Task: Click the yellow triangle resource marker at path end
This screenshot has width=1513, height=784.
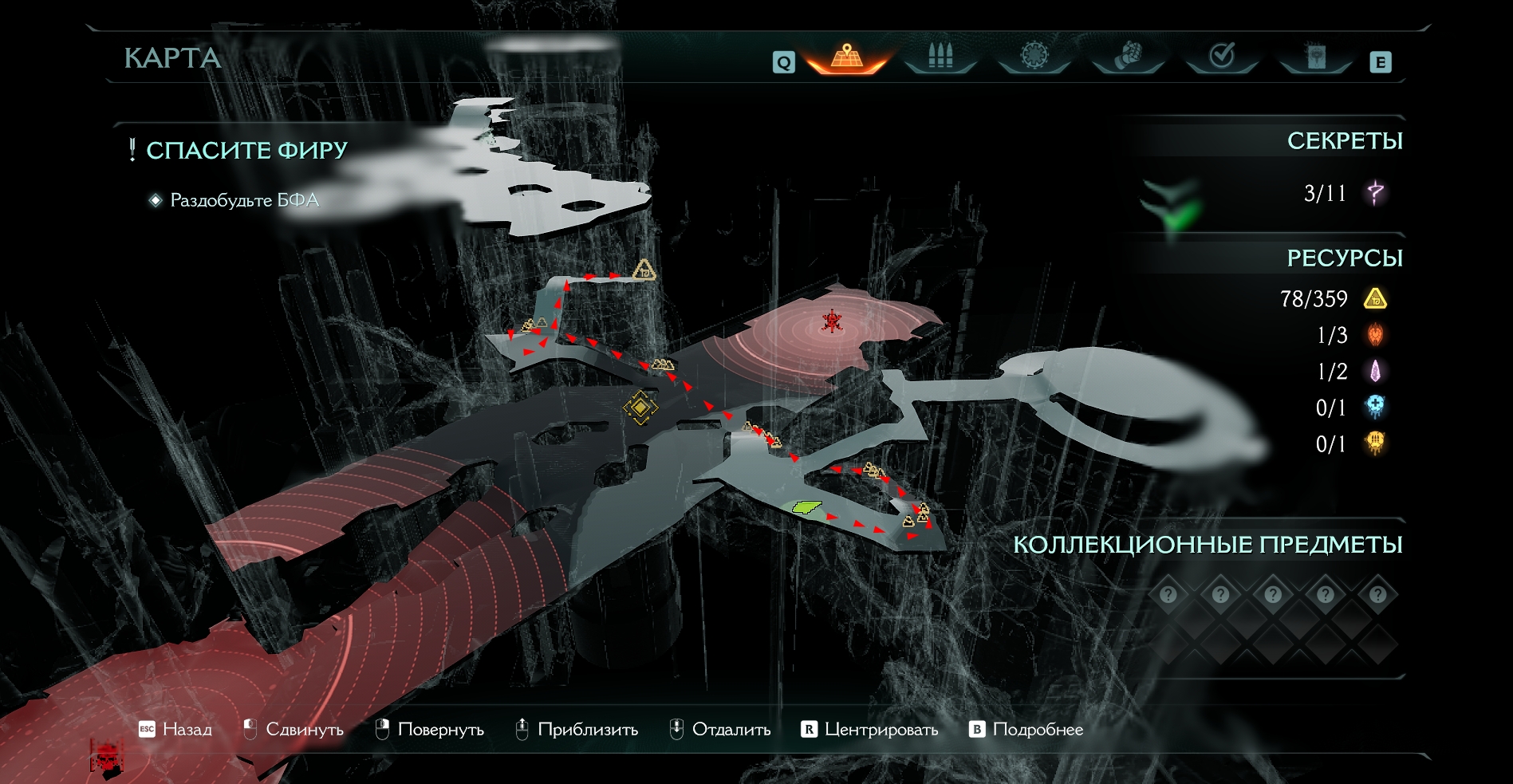Action: click(x=644, y=270)
